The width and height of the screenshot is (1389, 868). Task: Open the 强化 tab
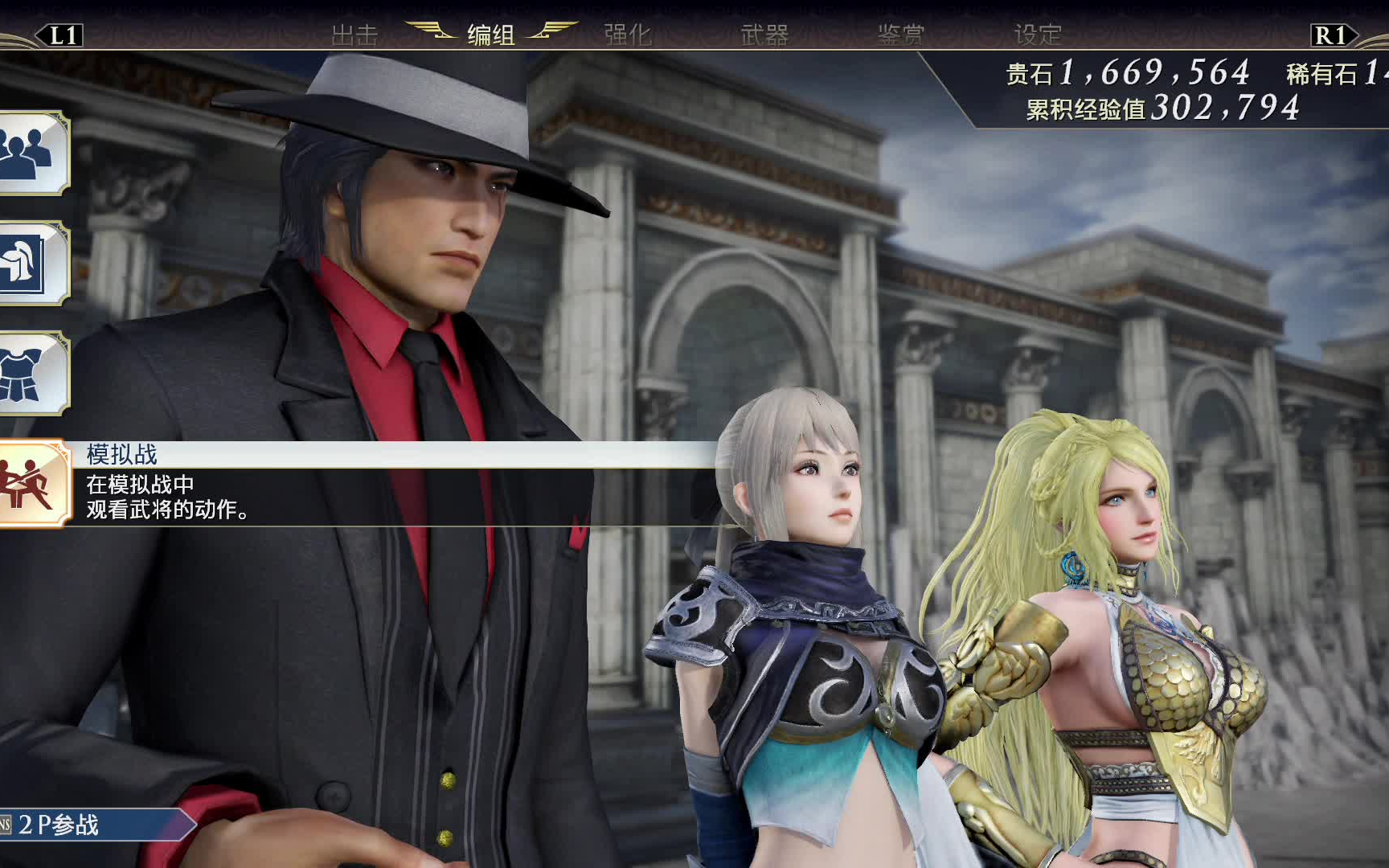pyautogui.click(x=628, y=35)
